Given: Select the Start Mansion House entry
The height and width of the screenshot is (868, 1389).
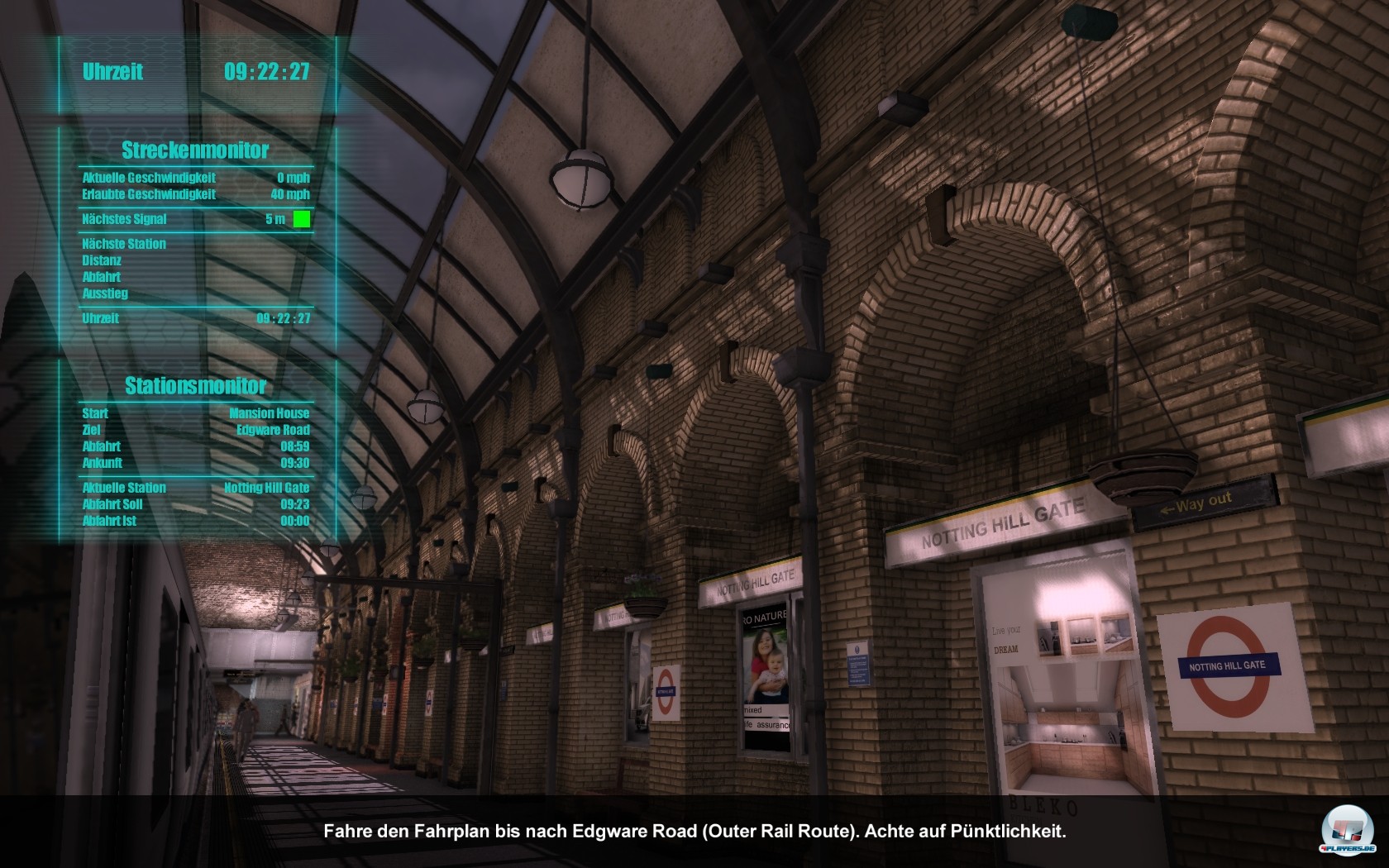Looking at the screenshot, I should [x=194, y=413].
